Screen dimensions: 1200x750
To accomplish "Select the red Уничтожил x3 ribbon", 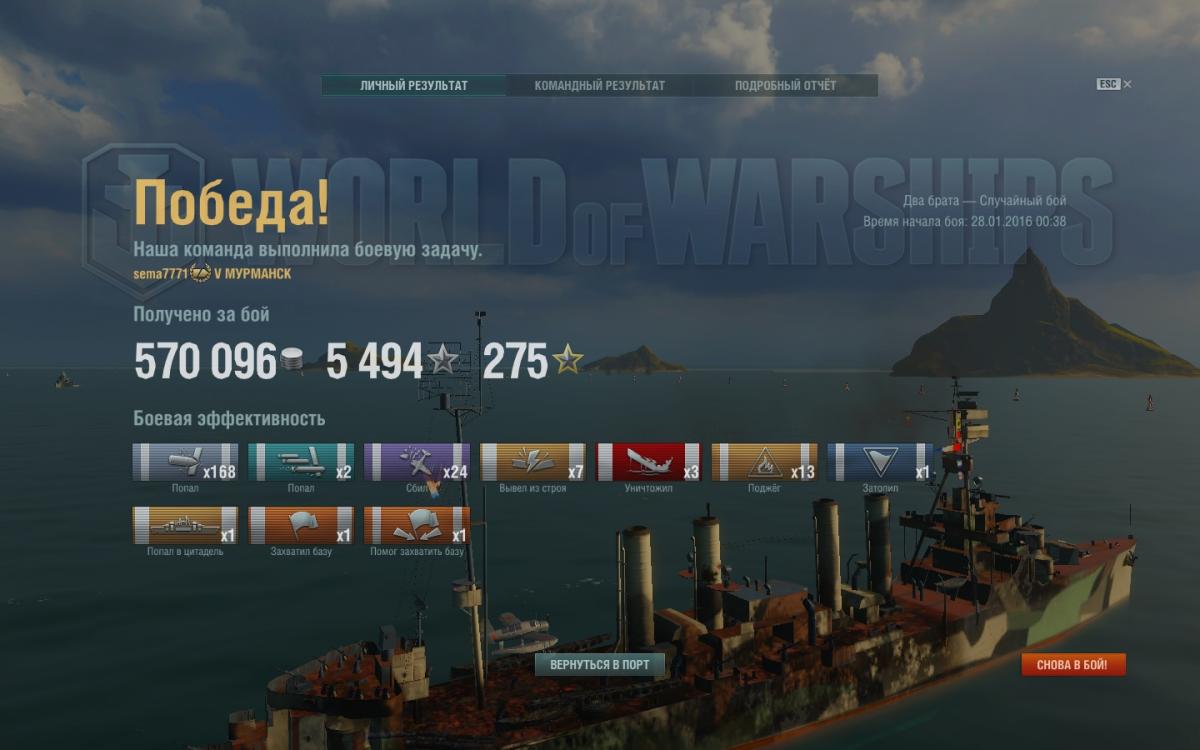I will [649, 462].
